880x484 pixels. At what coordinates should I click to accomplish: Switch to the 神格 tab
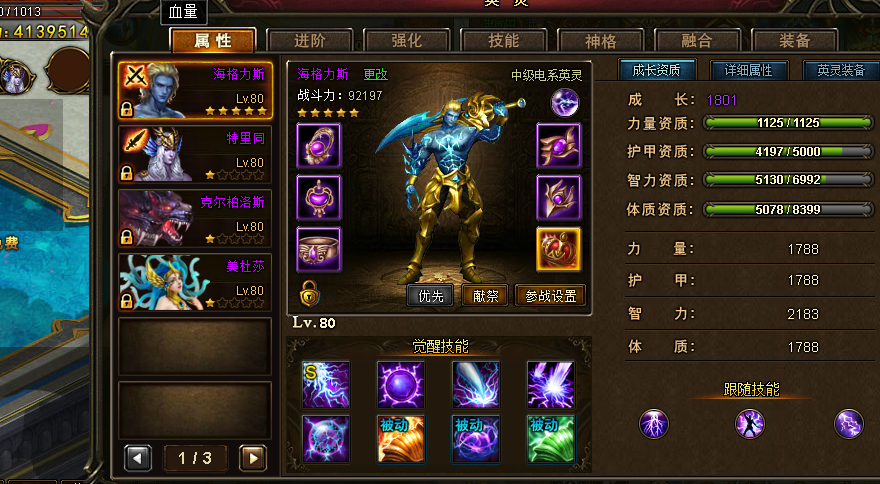pos(600,41)
